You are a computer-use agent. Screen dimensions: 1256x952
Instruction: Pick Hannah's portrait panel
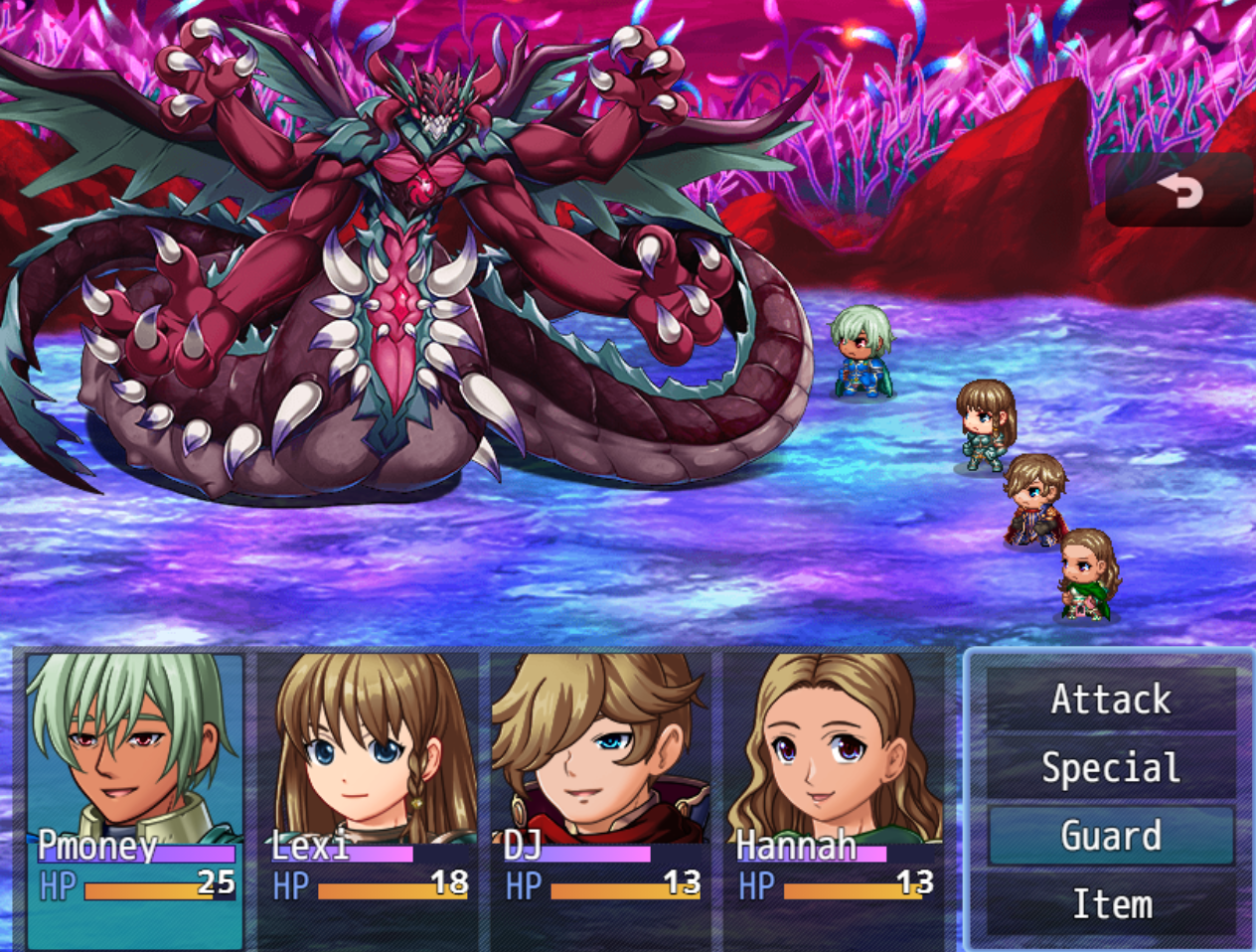click(x=833, y=799)
